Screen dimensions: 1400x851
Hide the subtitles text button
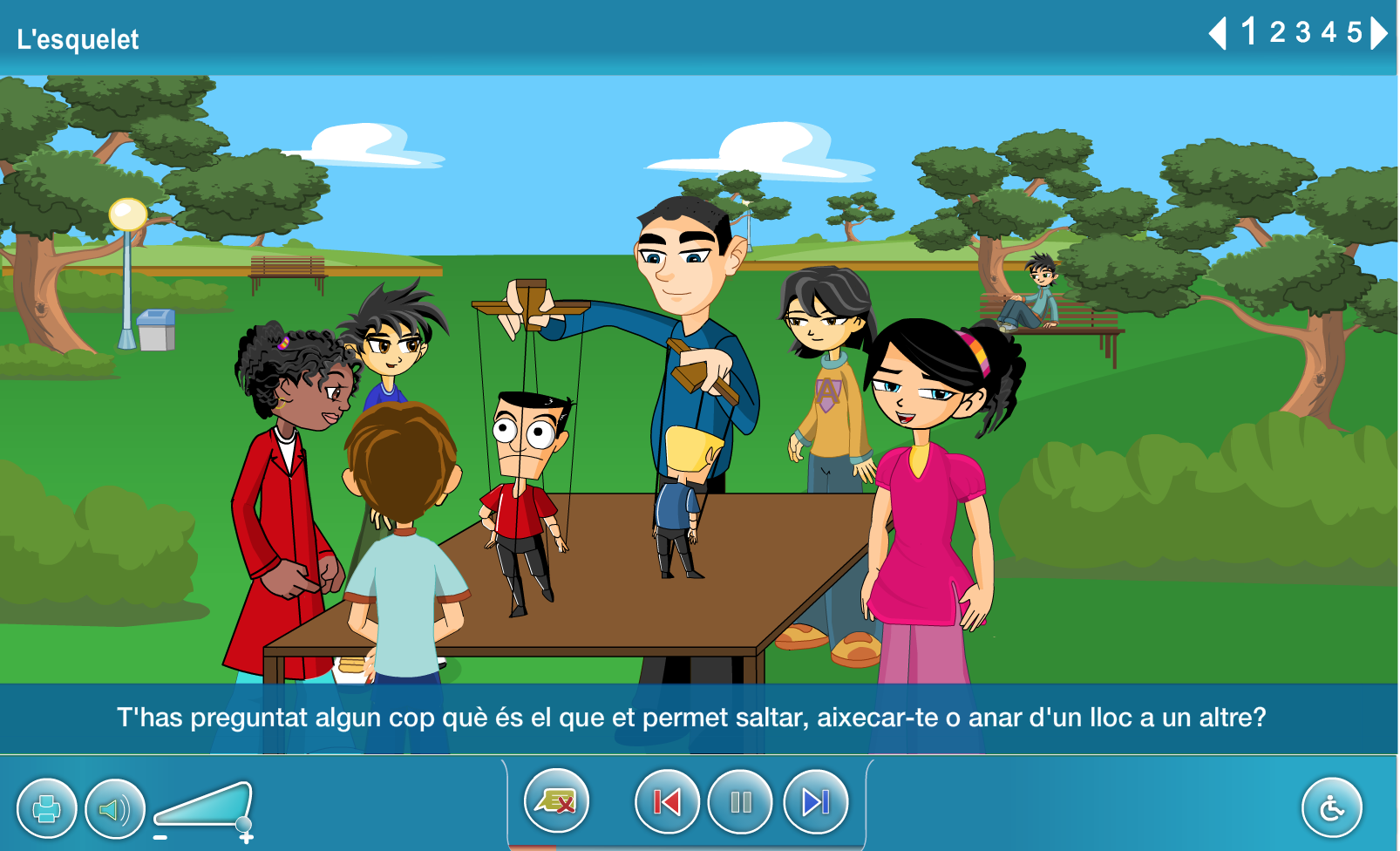[x=556, y=800]
